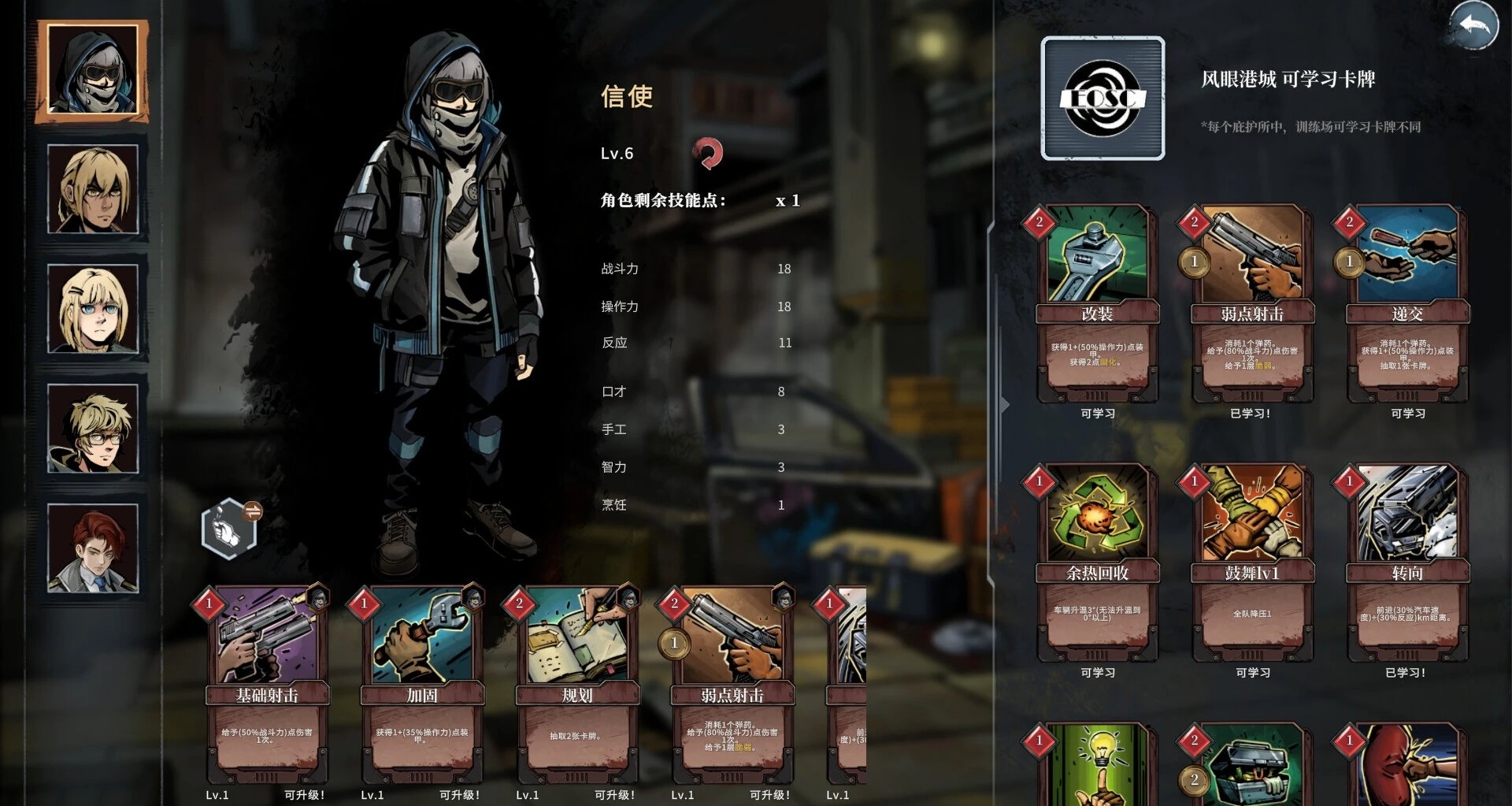The image size is (1512, 806).
Task: Select the glasses-wearing blond character portrait
Action: (x=93, y=429)
